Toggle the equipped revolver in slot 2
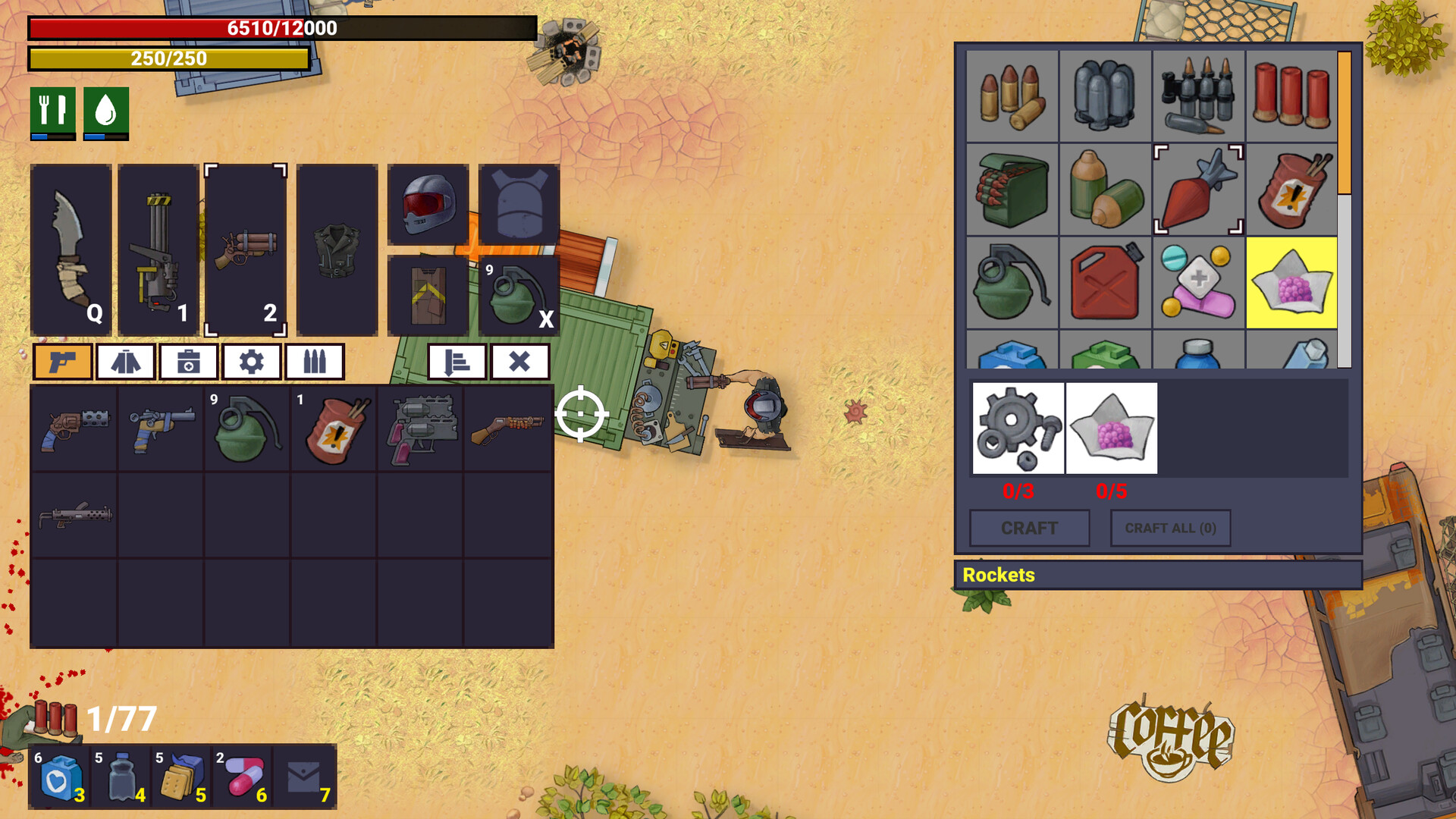Screen dimensions: 1456x819 click(247, 248)
